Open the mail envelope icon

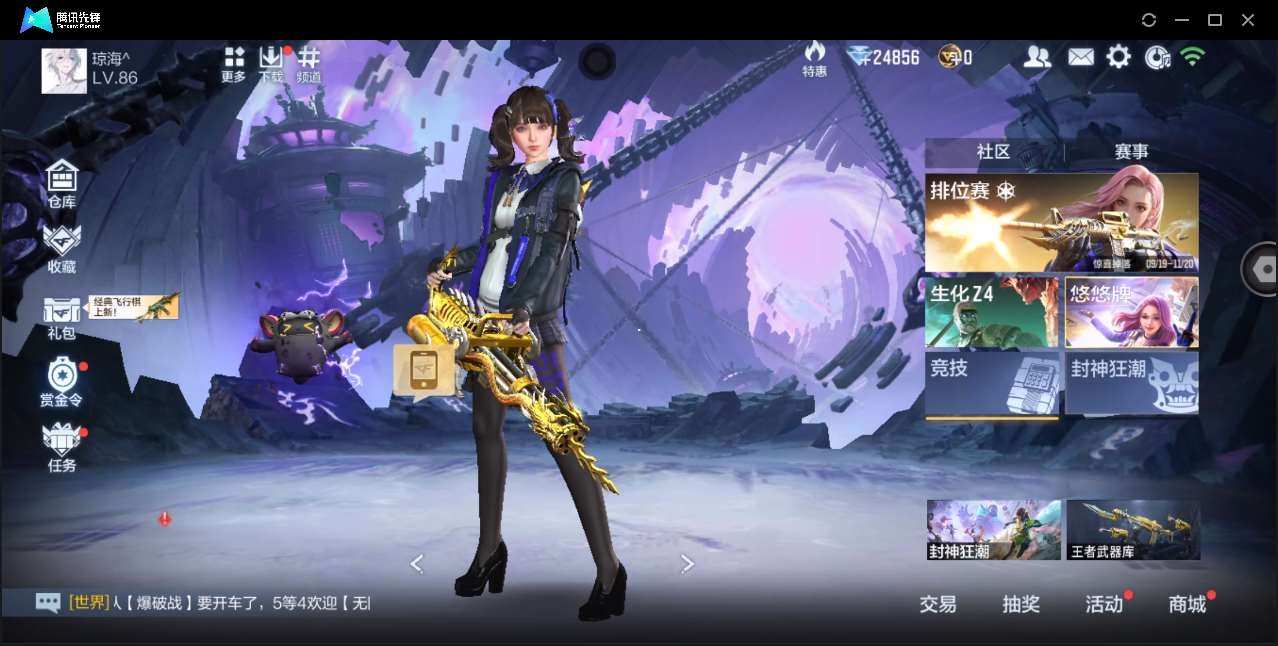[1080, 57]
